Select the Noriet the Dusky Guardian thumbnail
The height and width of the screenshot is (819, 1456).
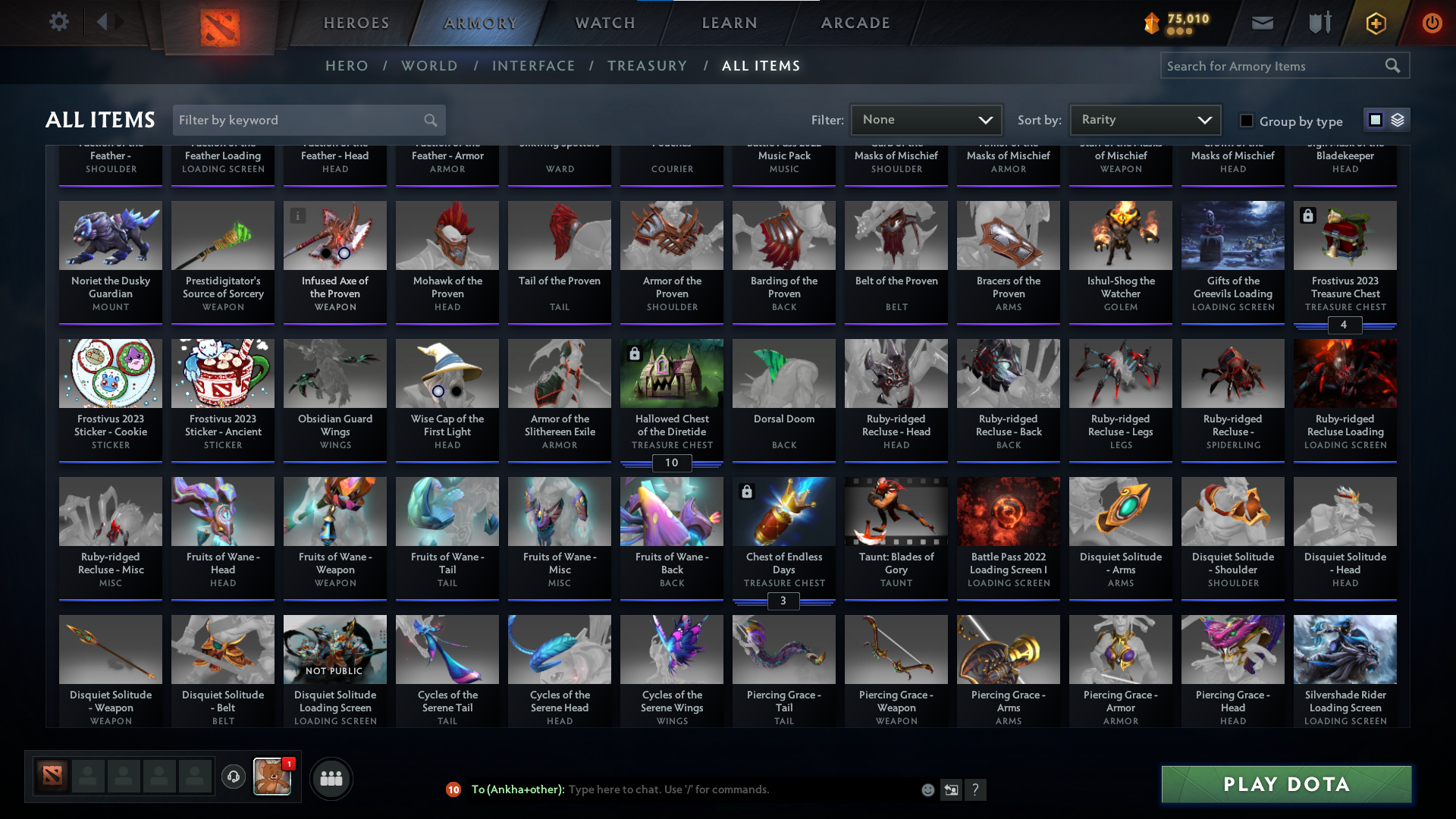tap(110, 236)
